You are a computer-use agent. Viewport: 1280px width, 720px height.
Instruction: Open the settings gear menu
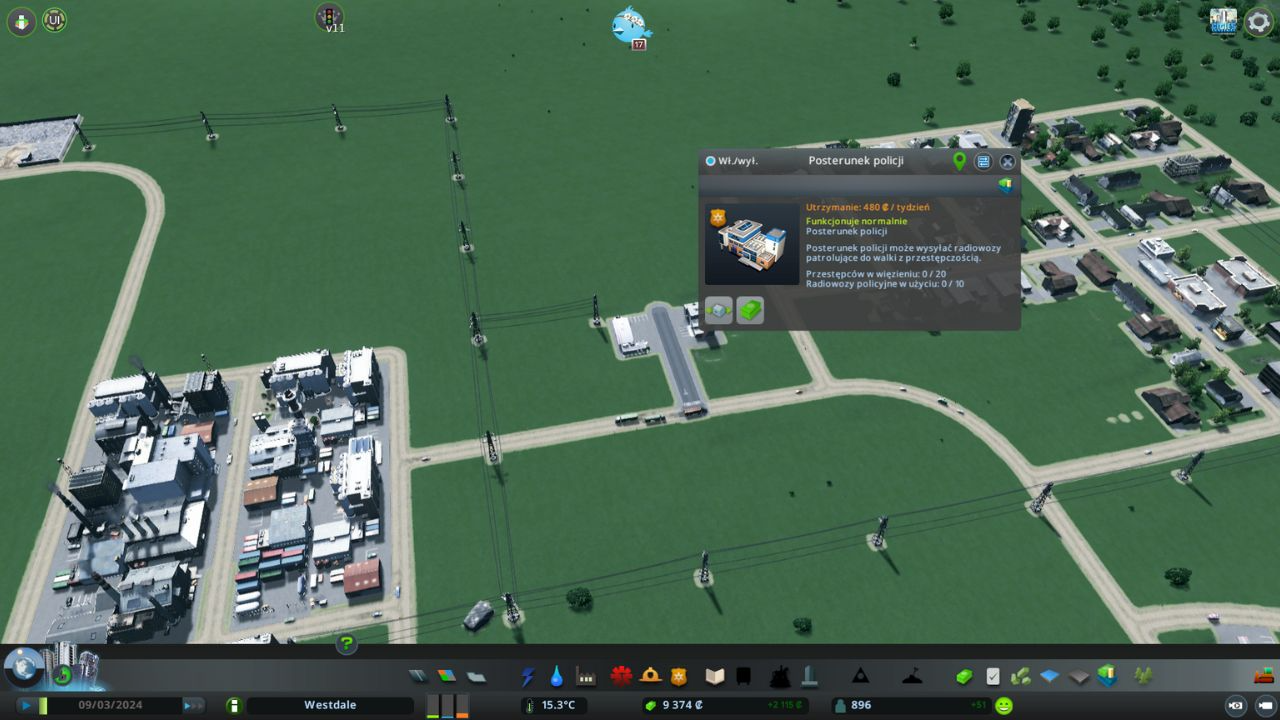(1258, 22)
